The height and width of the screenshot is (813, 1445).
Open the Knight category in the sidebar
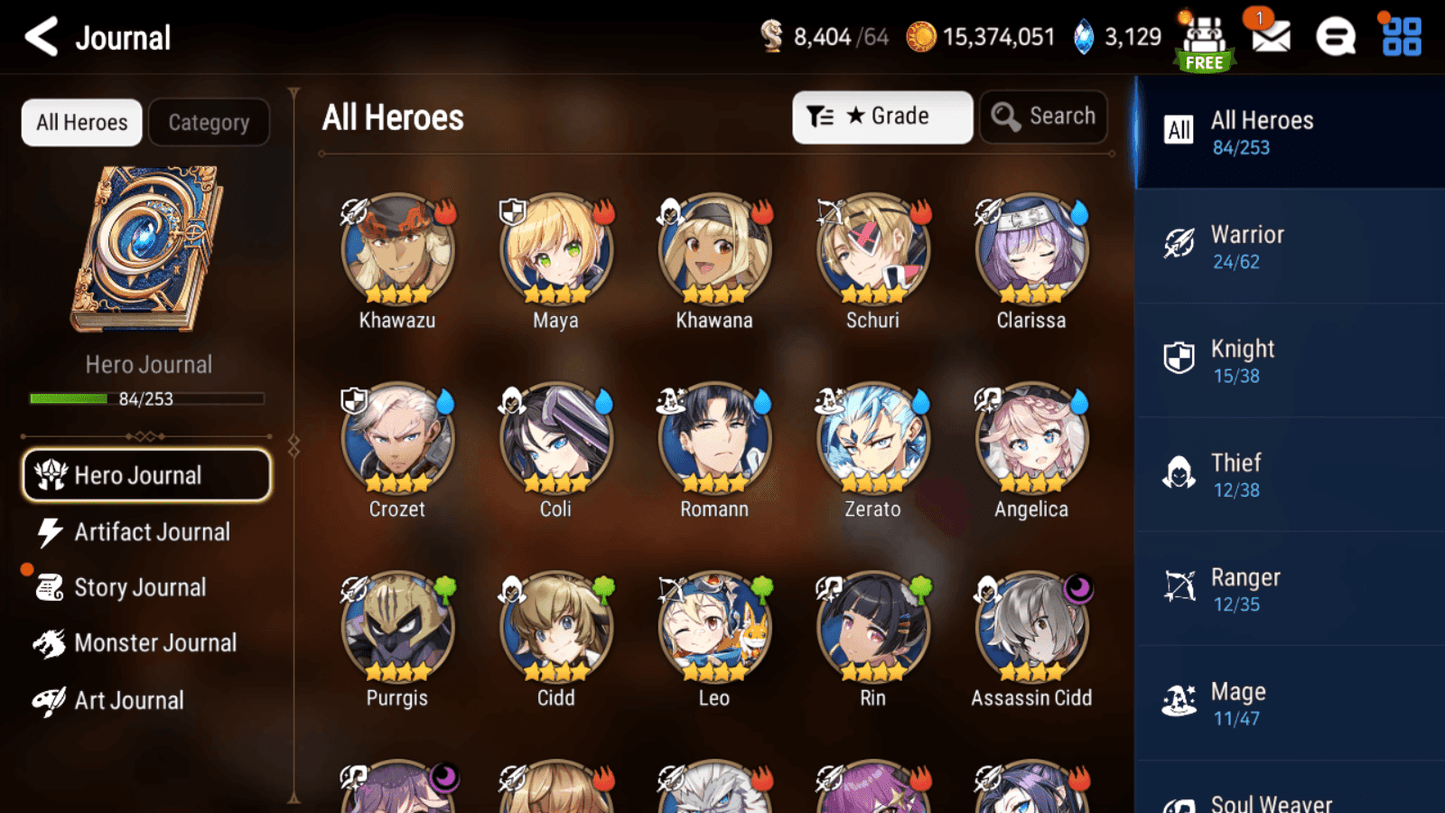[1290, 359]
